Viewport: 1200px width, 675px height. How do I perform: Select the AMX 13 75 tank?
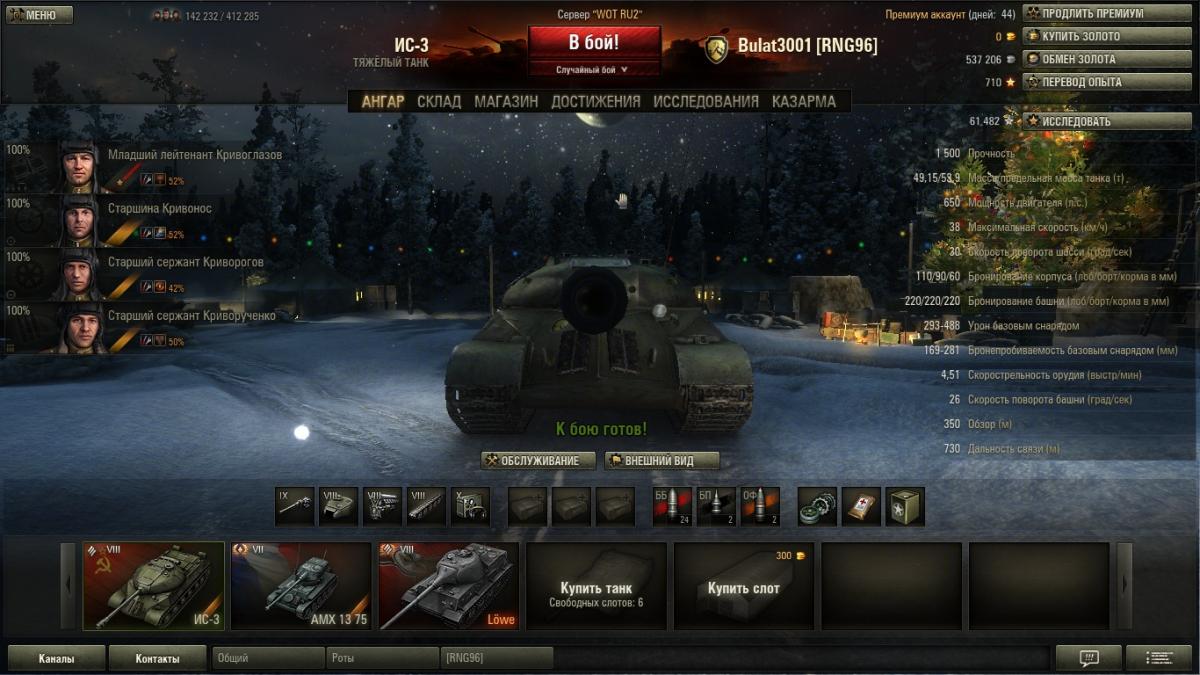(301, 586)
